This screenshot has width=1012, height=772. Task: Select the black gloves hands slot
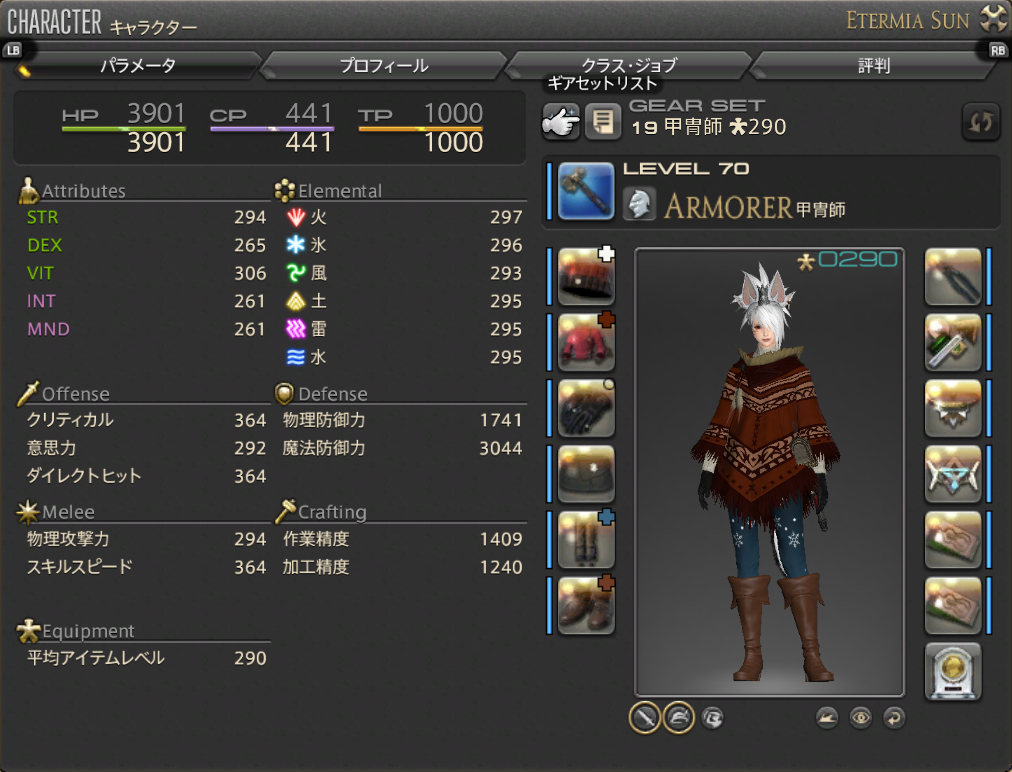click(x=586, y=408)
